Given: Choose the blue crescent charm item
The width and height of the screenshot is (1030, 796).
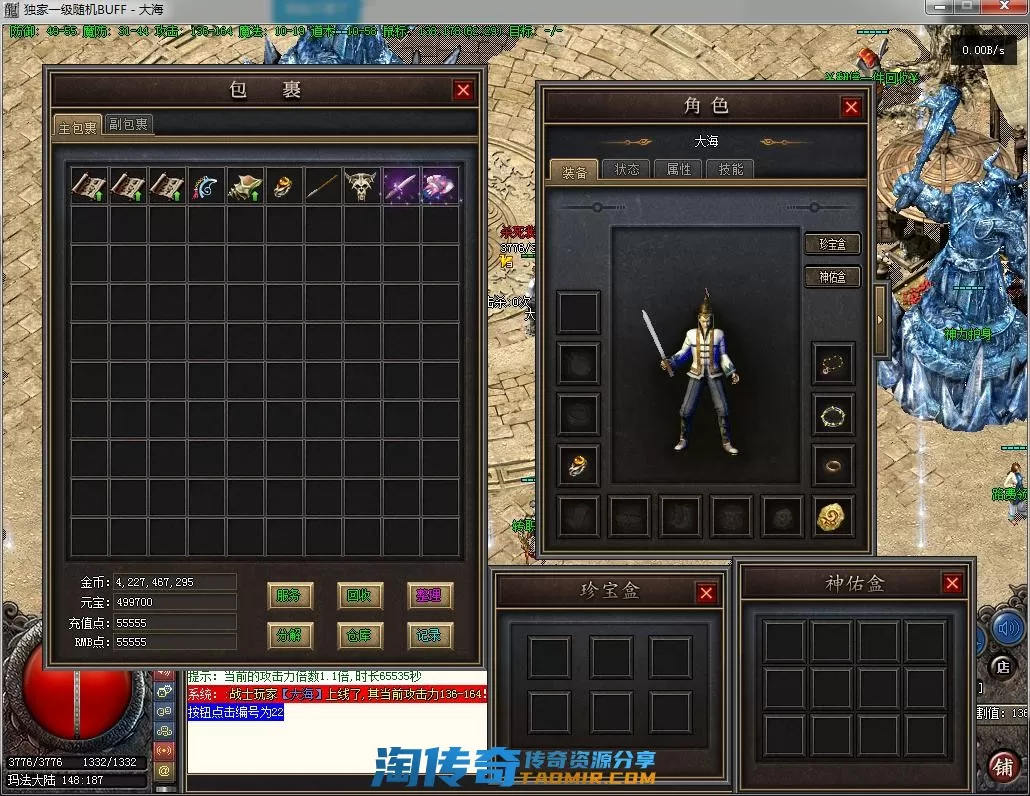Looking at the screenshot, I should (206, 187).
